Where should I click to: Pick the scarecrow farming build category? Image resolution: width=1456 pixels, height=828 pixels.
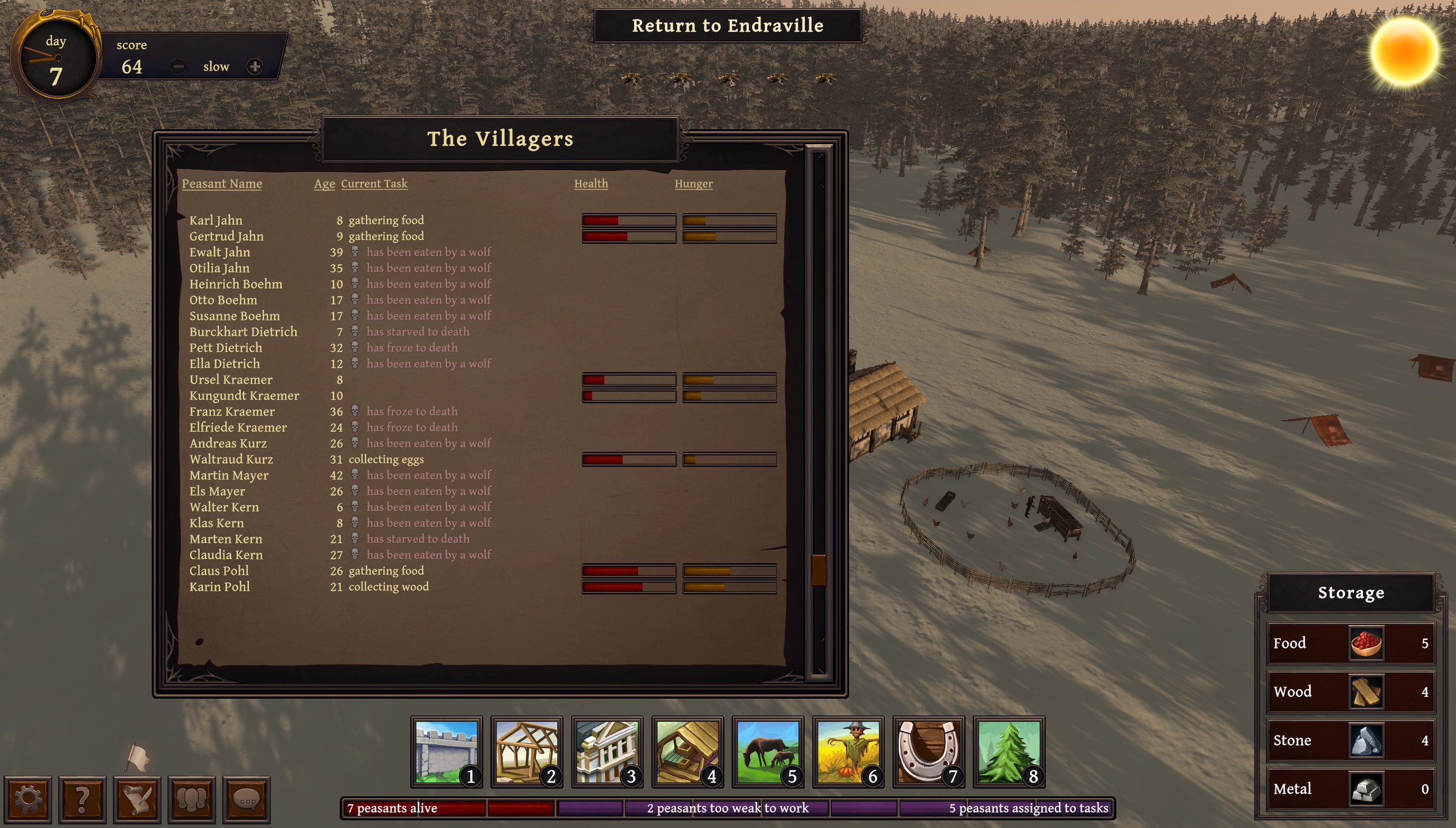tap(848, 751)
